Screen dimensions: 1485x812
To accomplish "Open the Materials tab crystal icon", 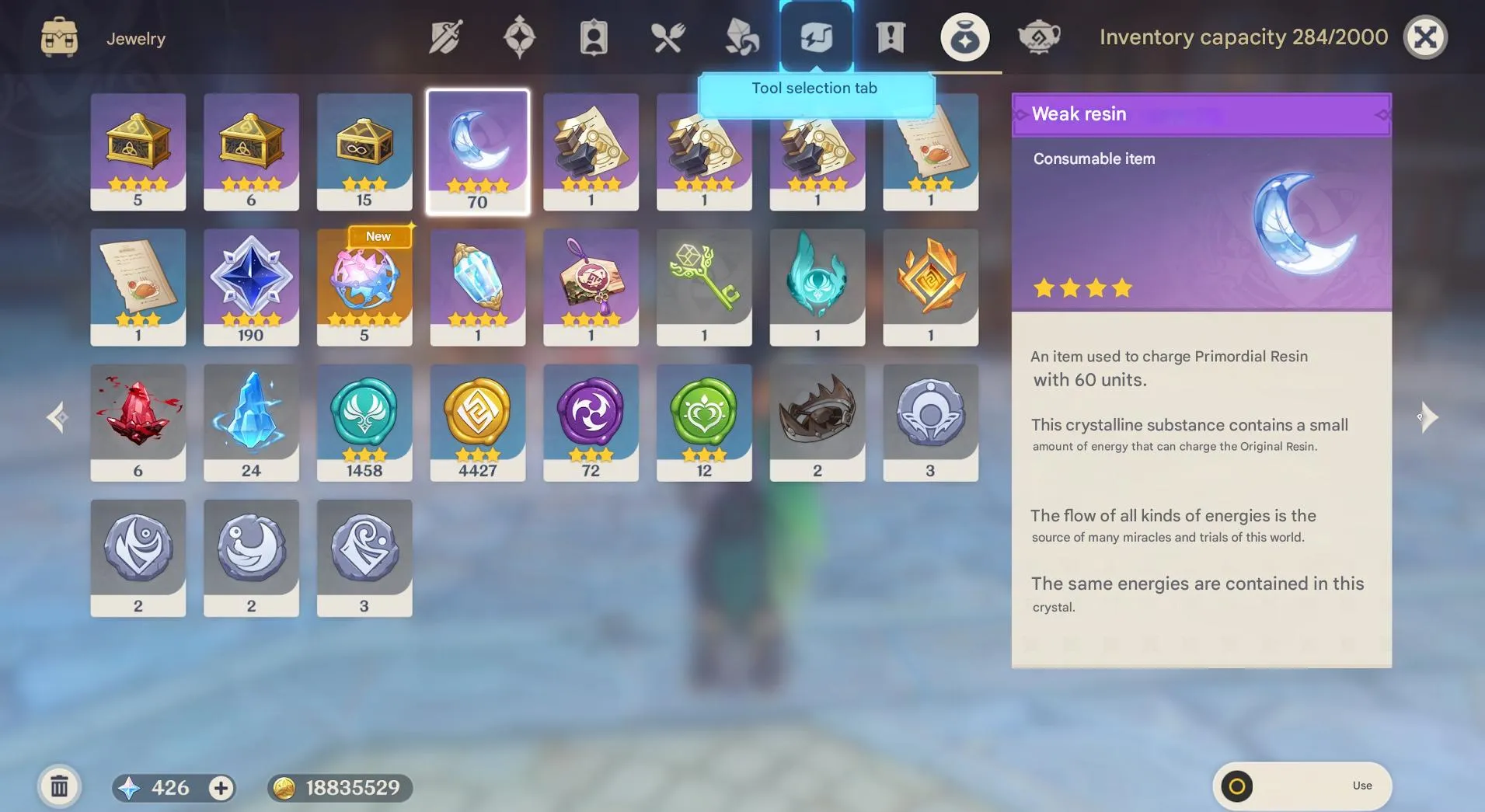I will pos(741,35).
